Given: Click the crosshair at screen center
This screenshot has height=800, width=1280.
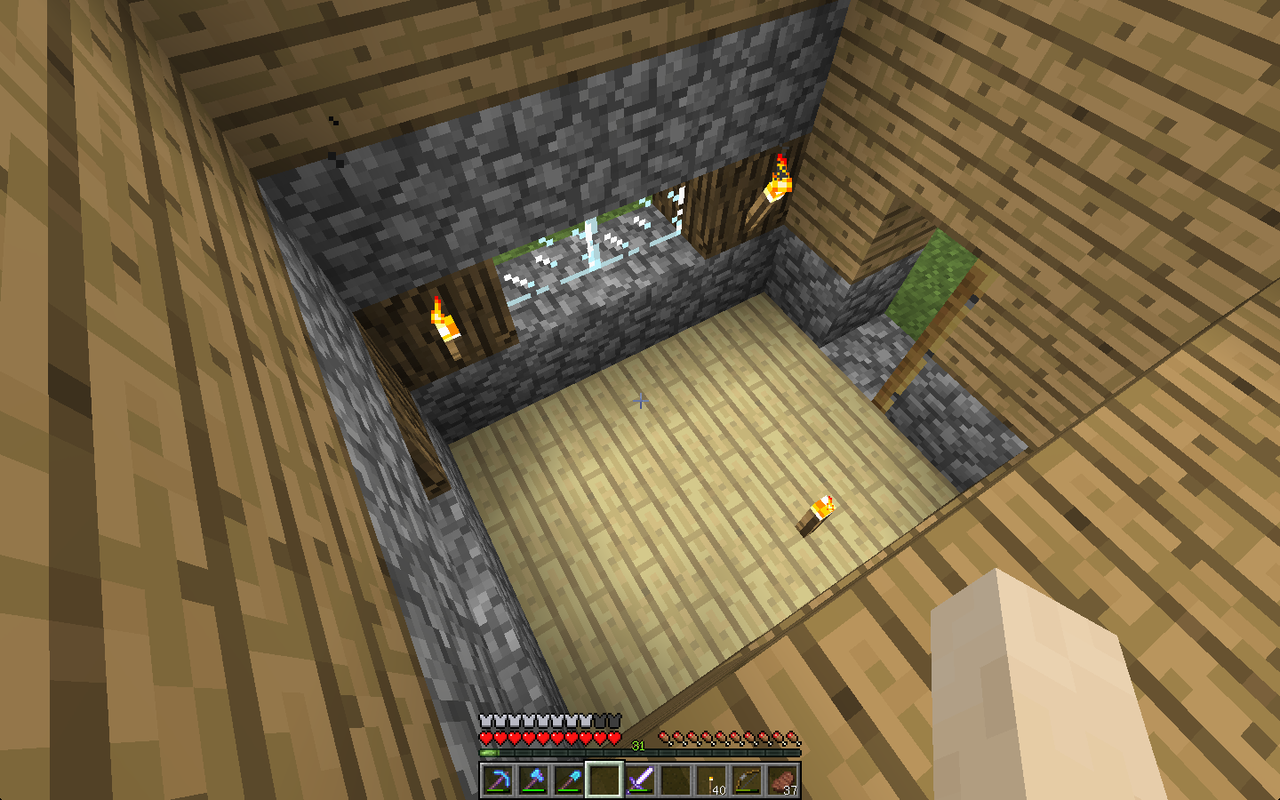Looking at the screenshot, I should click(x=640, y=400).
